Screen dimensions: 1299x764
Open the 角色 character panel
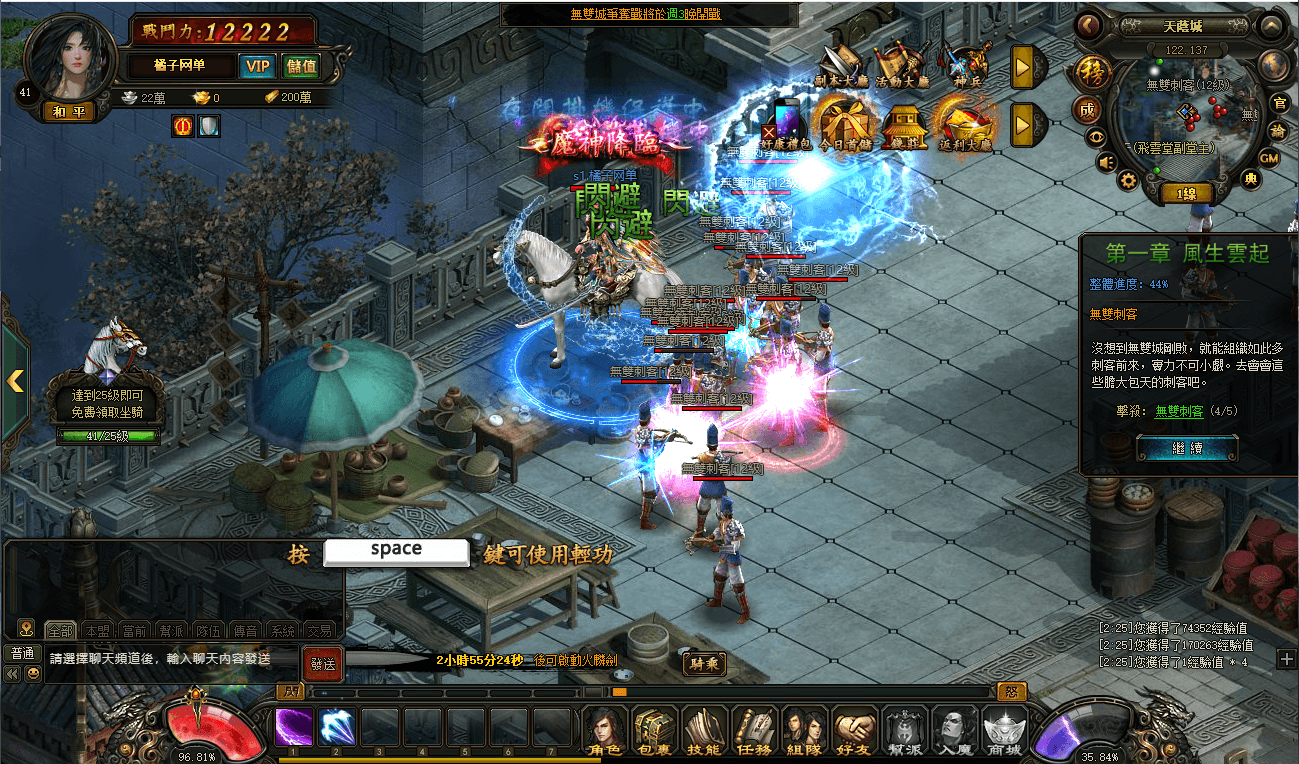click(x=604, y=730)
